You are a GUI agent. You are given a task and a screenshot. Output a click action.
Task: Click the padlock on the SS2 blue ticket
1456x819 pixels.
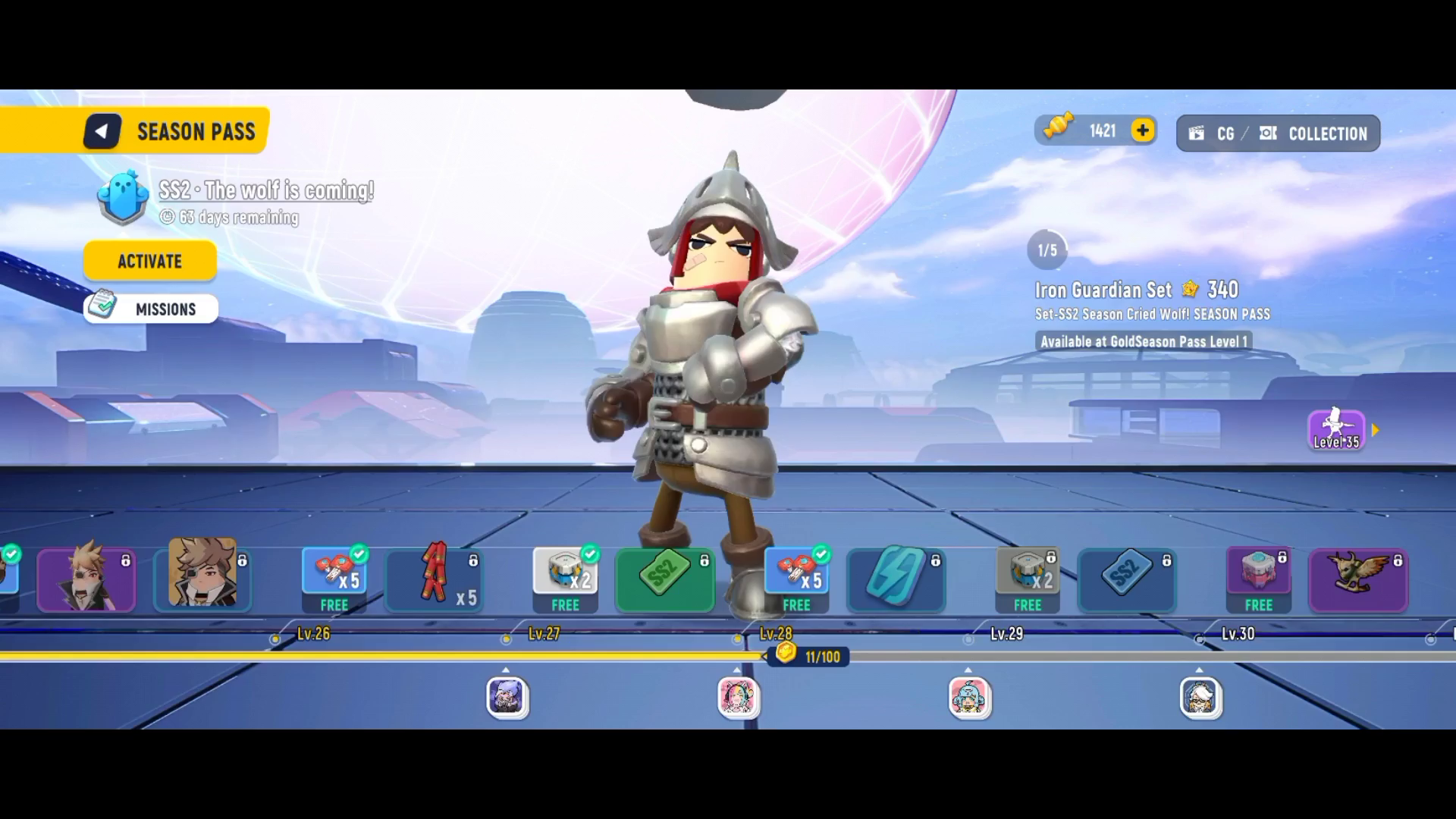1166,560
